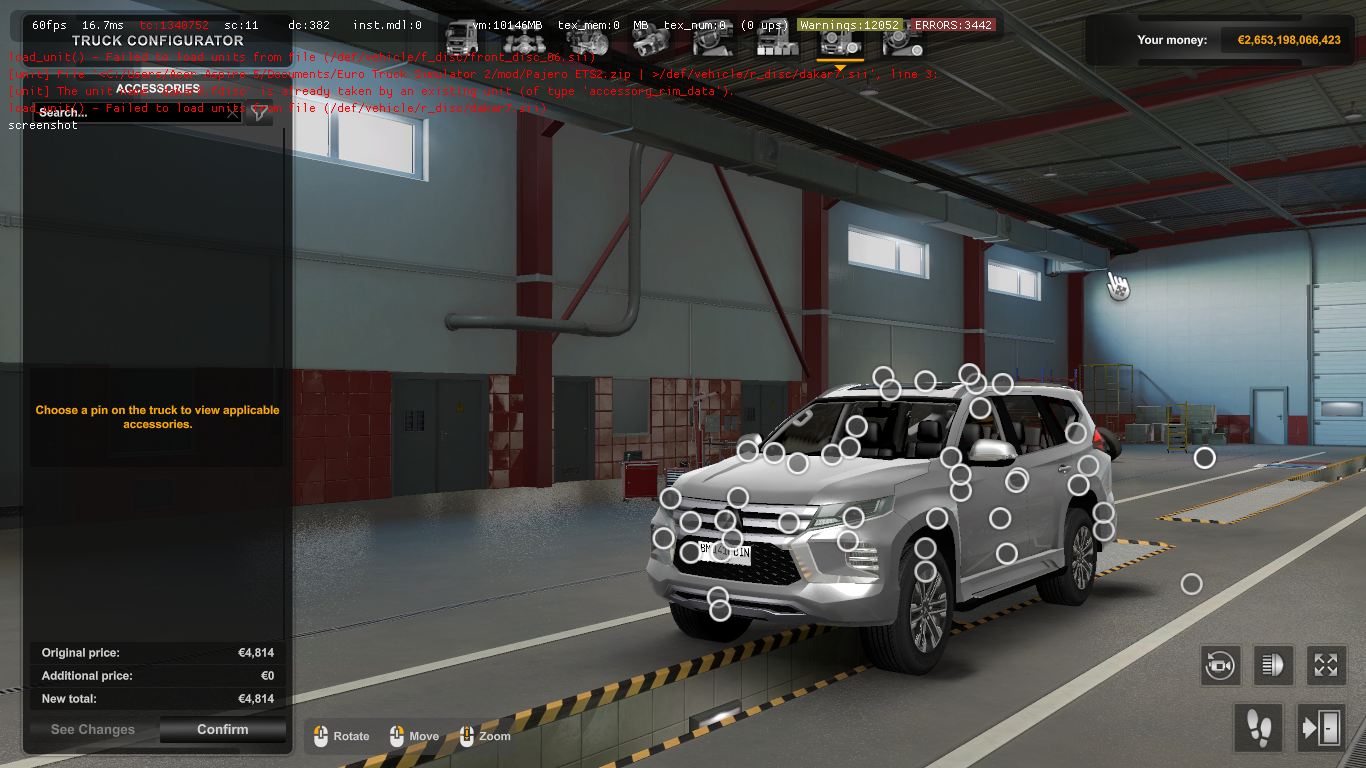Screen dimensions: 1366x768
Task: Enter walk-around mode via the footsteps icon
Action: point(1258,729)
